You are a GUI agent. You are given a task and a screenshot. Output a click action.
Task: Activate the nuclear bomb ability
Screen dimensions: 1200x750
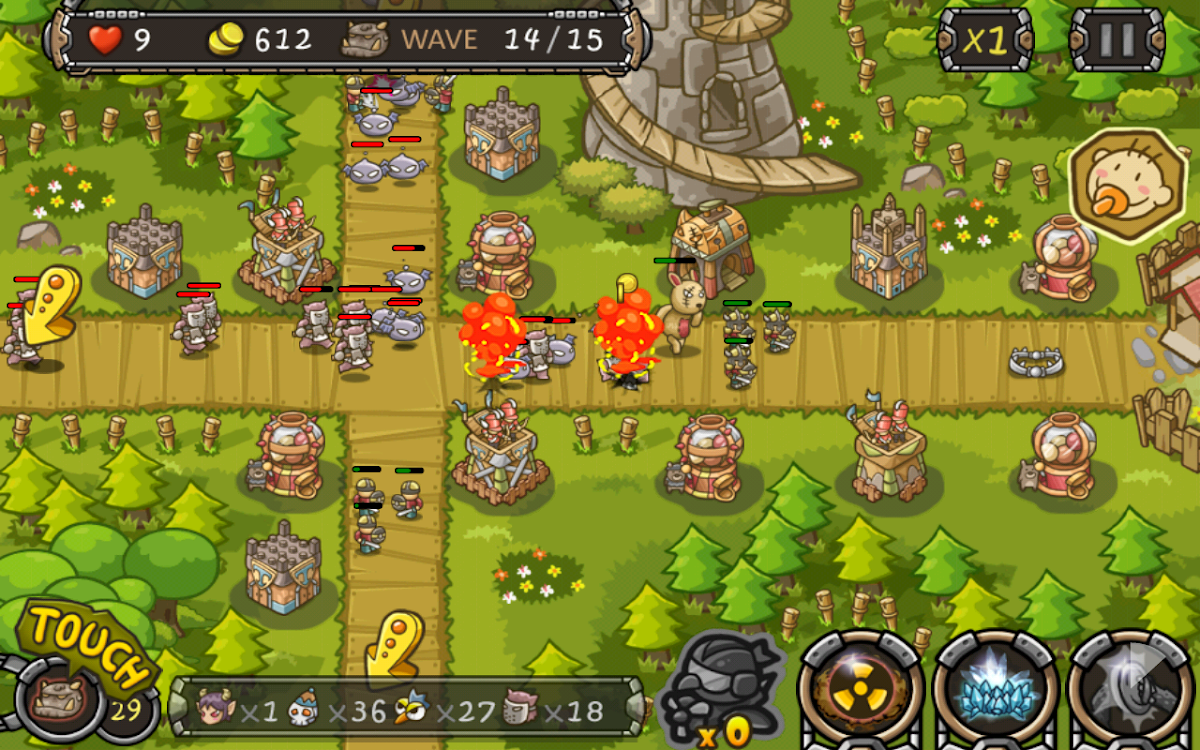tap(860, 690)
